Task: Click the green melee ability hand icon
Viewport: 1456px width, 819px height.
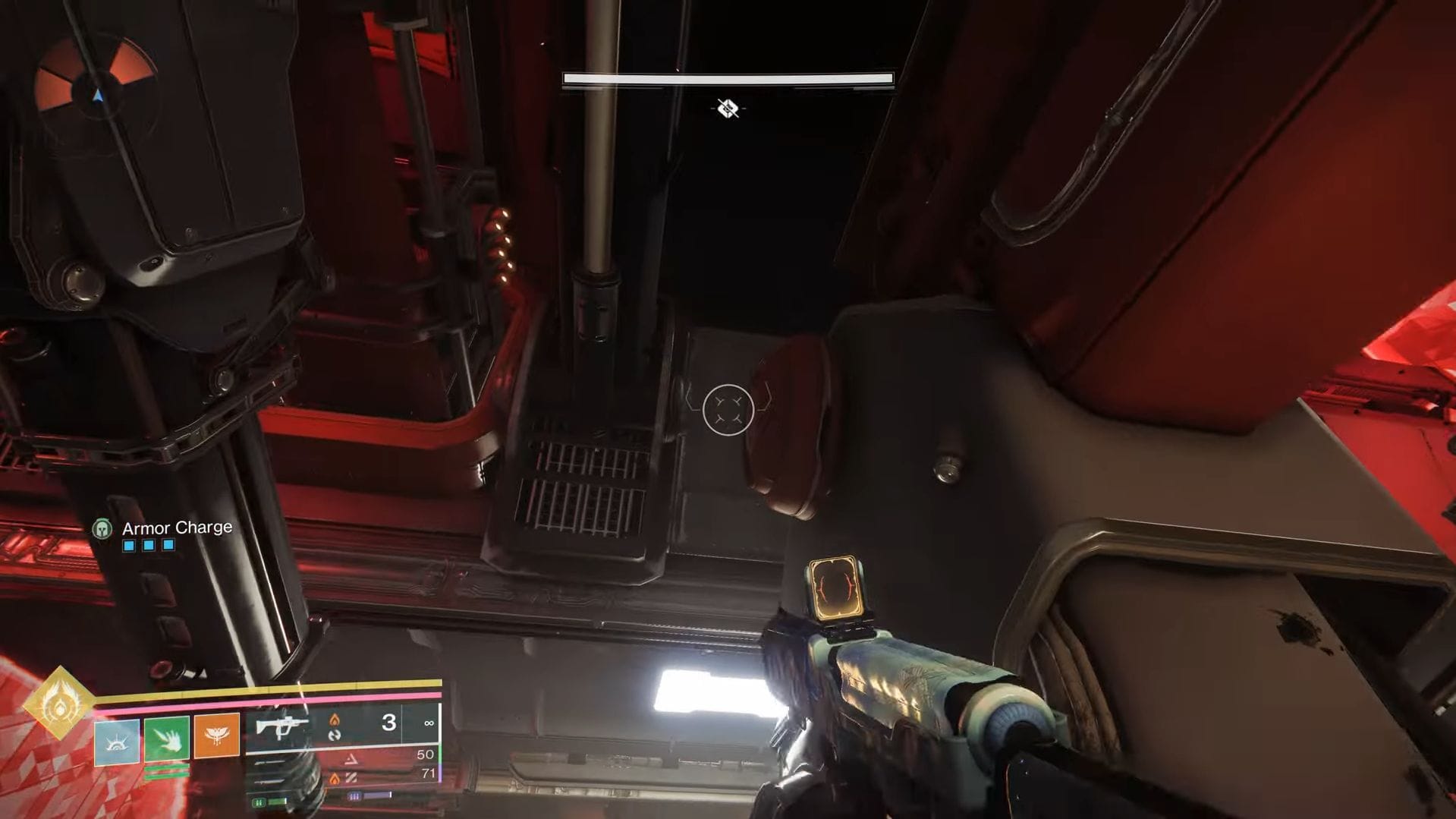Action: [166, 740]
